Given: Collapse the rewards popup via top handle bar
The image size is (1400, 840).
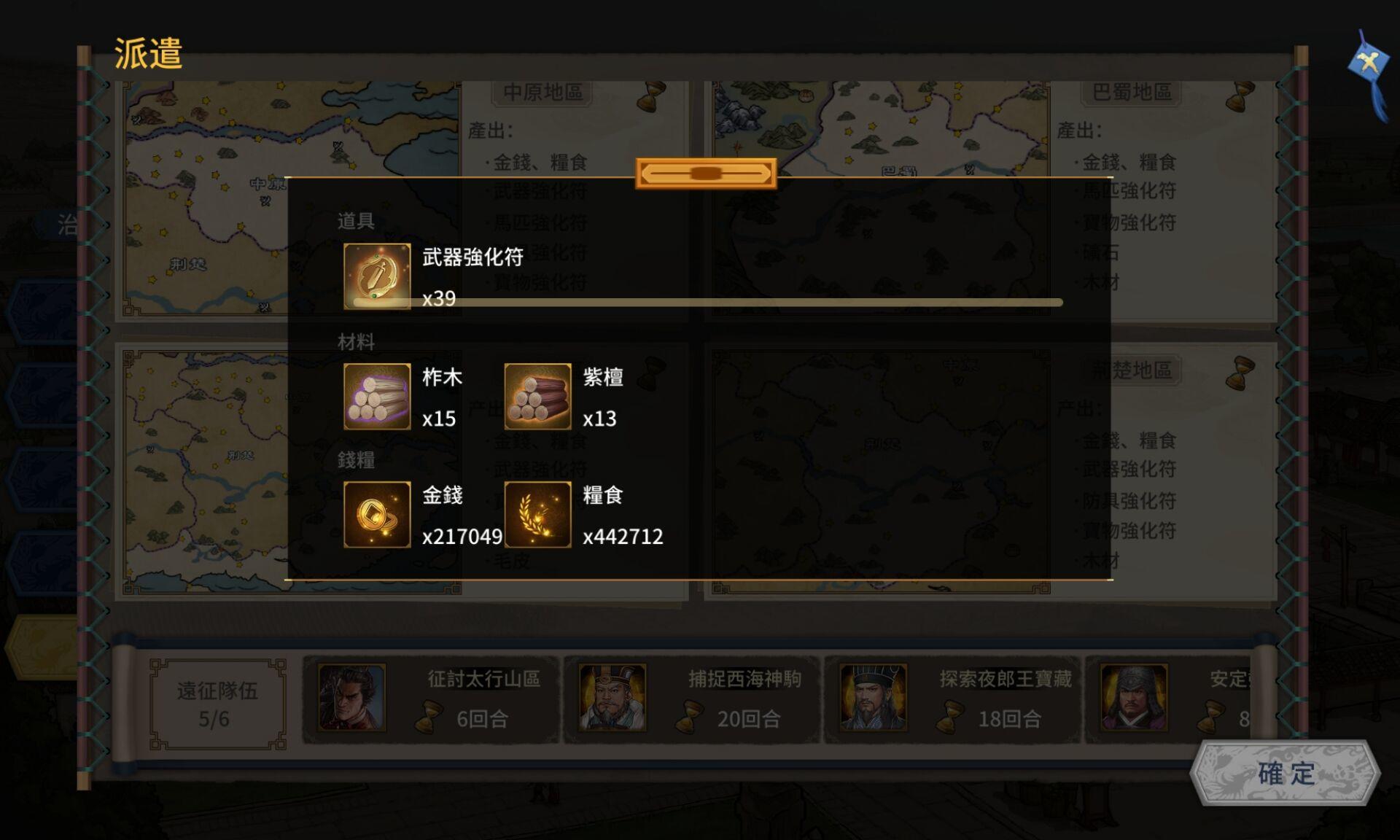Looking at the screenshot, I should coord(704,173).
